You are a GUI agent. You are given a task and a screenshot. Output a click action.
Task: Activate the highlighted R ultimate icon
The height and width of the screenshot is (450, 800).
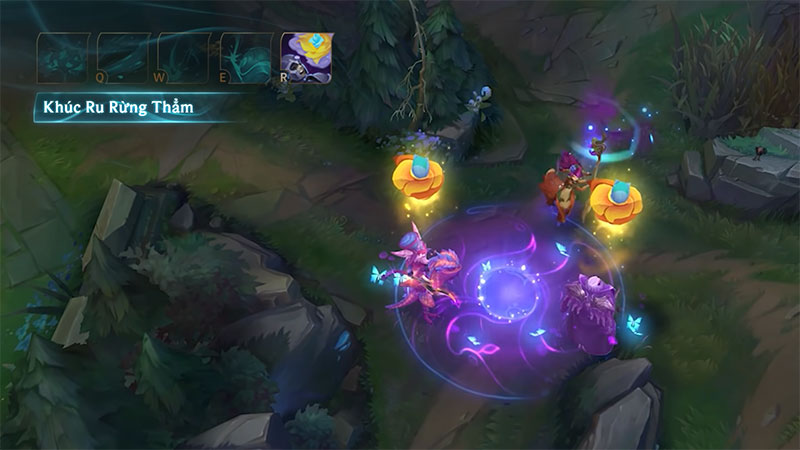(x=307, y=57)
